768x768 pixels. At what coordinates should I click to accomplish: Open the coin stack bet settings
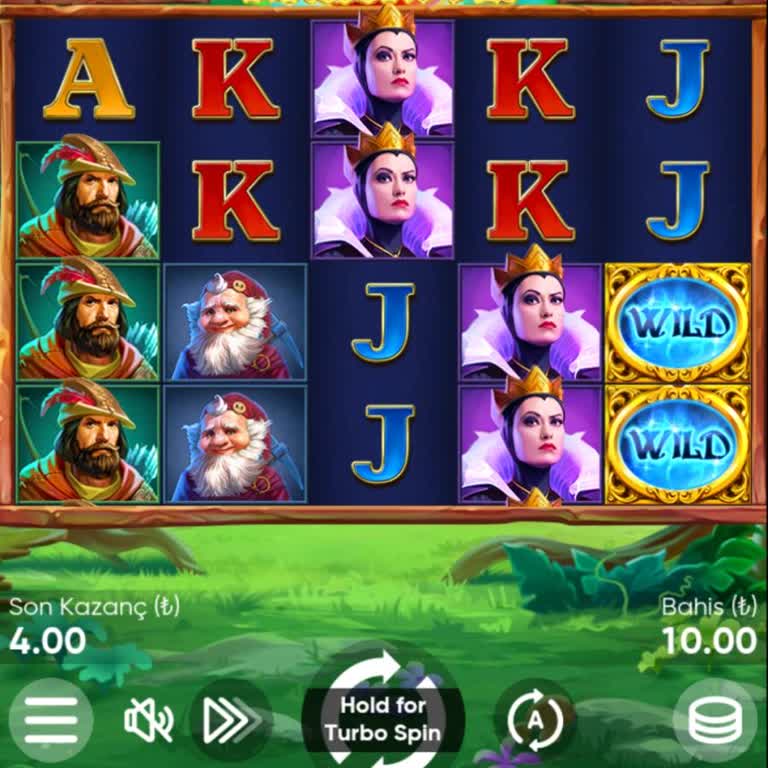pos(714,720)
